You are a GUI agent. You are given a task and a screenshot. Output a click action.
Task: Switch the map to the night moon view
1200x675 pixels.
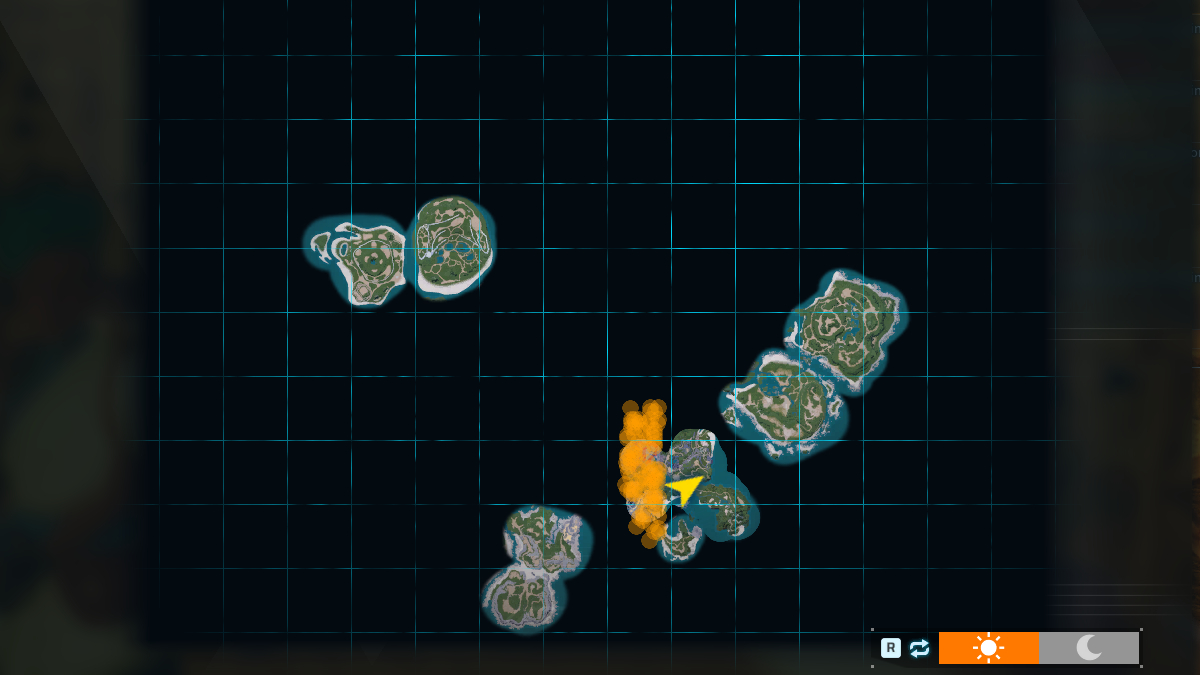point(1089,648)
